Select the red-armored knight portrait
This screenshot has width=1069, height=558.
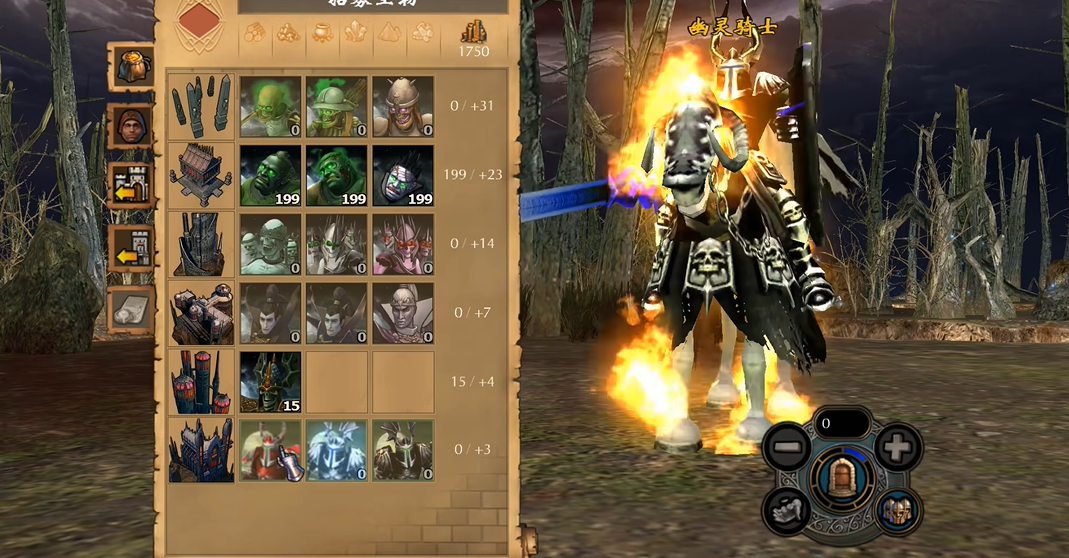270,451
